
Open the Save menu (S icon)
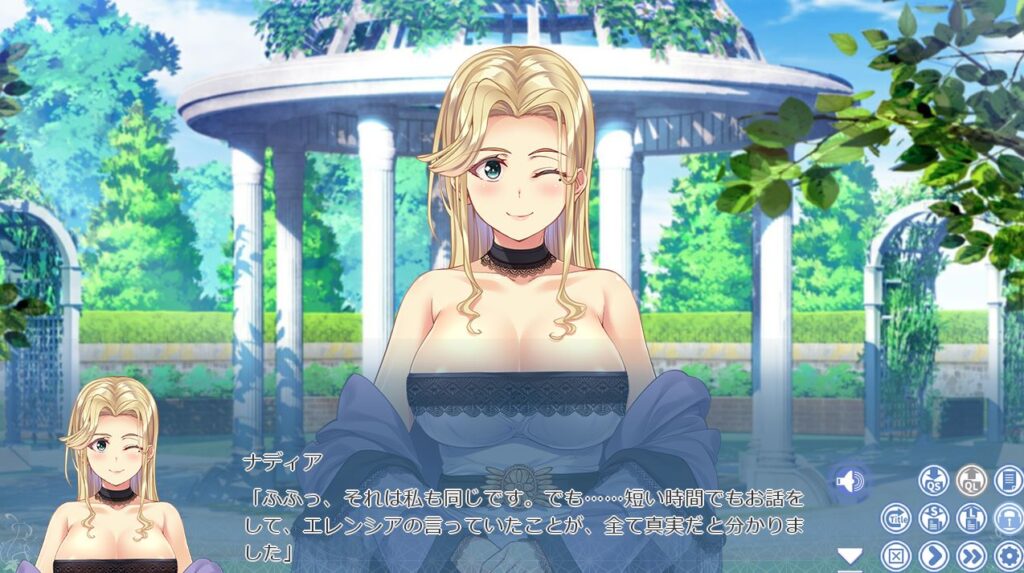(x=933, y=518)
